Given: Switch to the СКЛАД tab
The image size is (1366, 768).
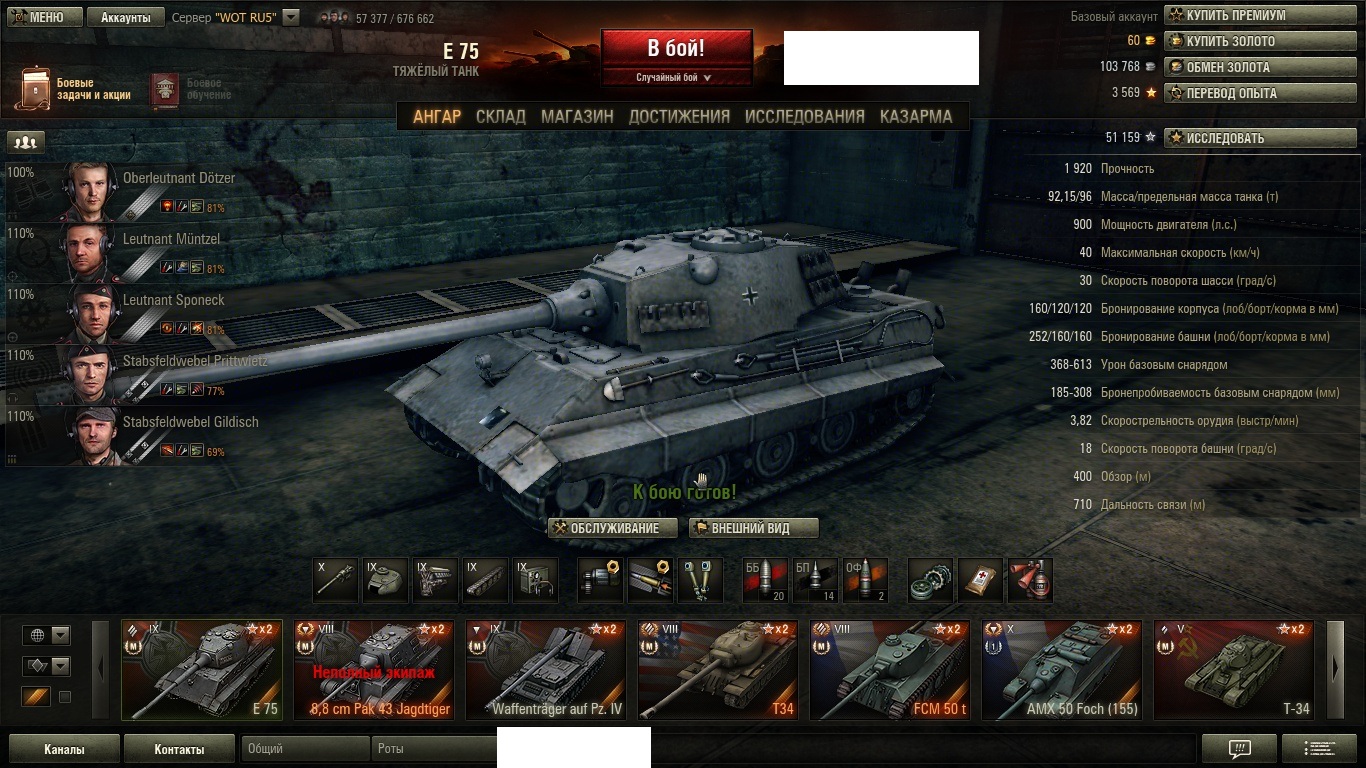Looking at the screenshot, I should pos(500,116).
